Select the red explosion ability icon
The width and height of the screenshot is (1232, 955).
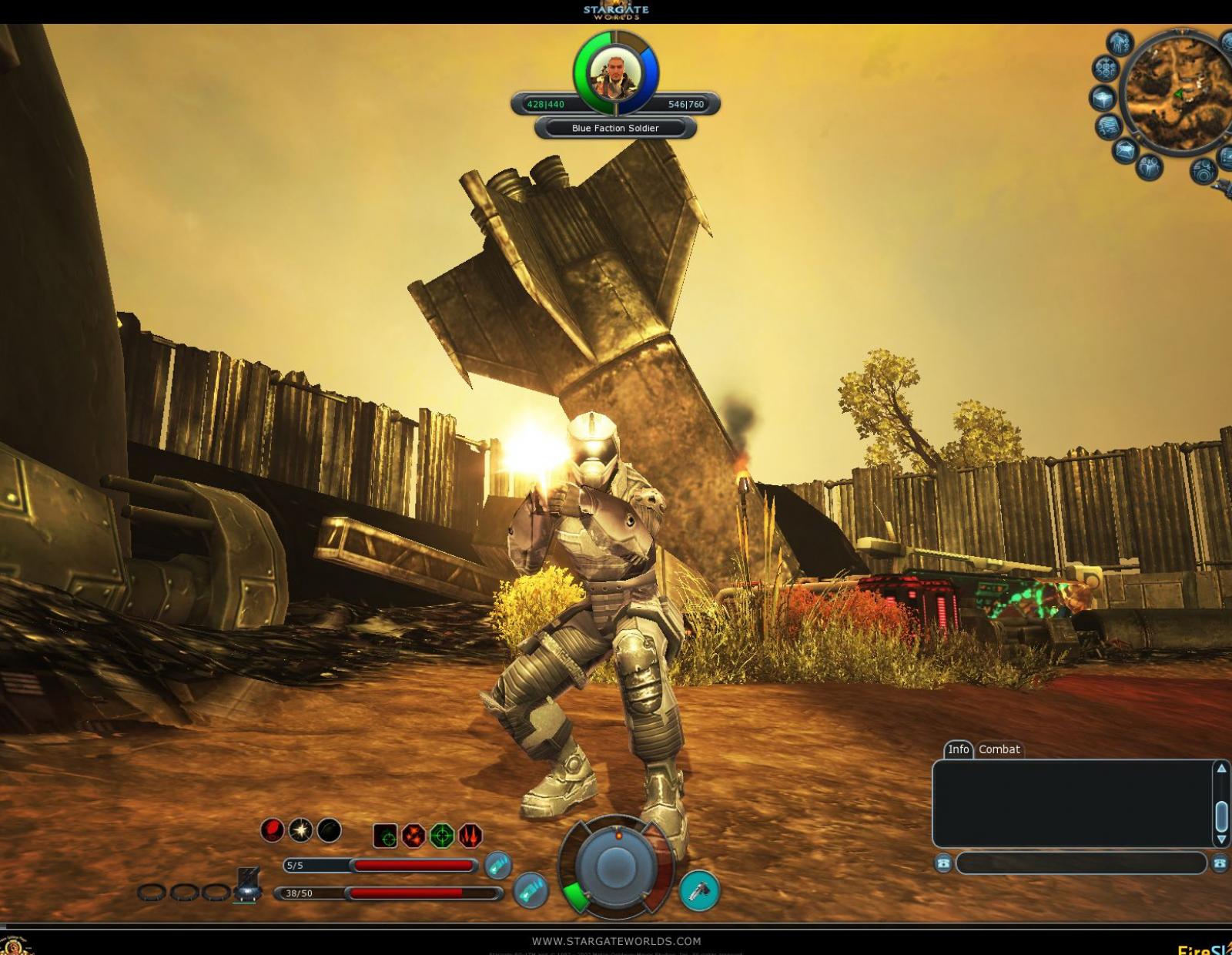click(413, 836)
